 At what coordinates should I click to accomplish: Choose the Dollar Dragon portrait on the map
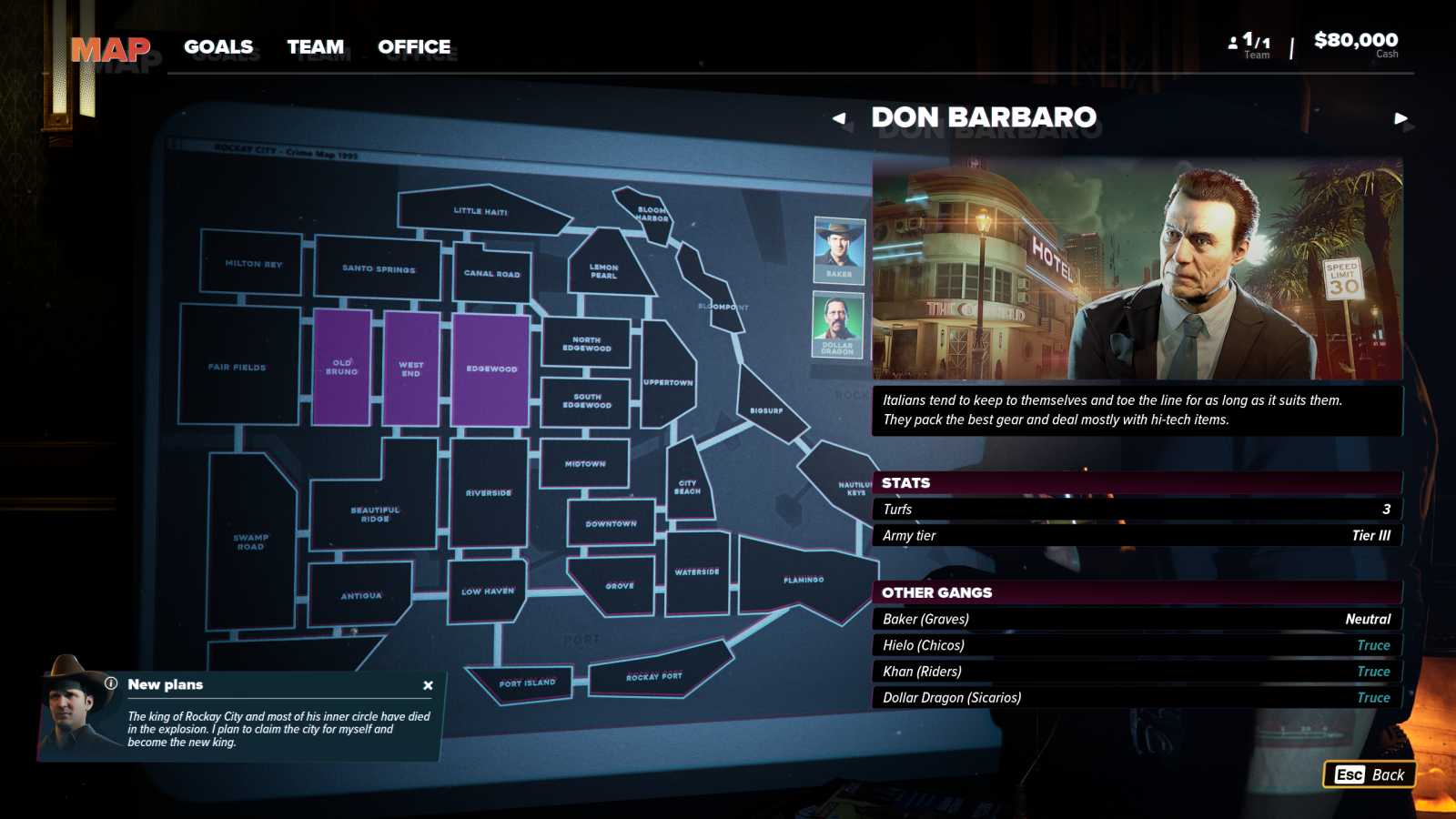[837, 325]
